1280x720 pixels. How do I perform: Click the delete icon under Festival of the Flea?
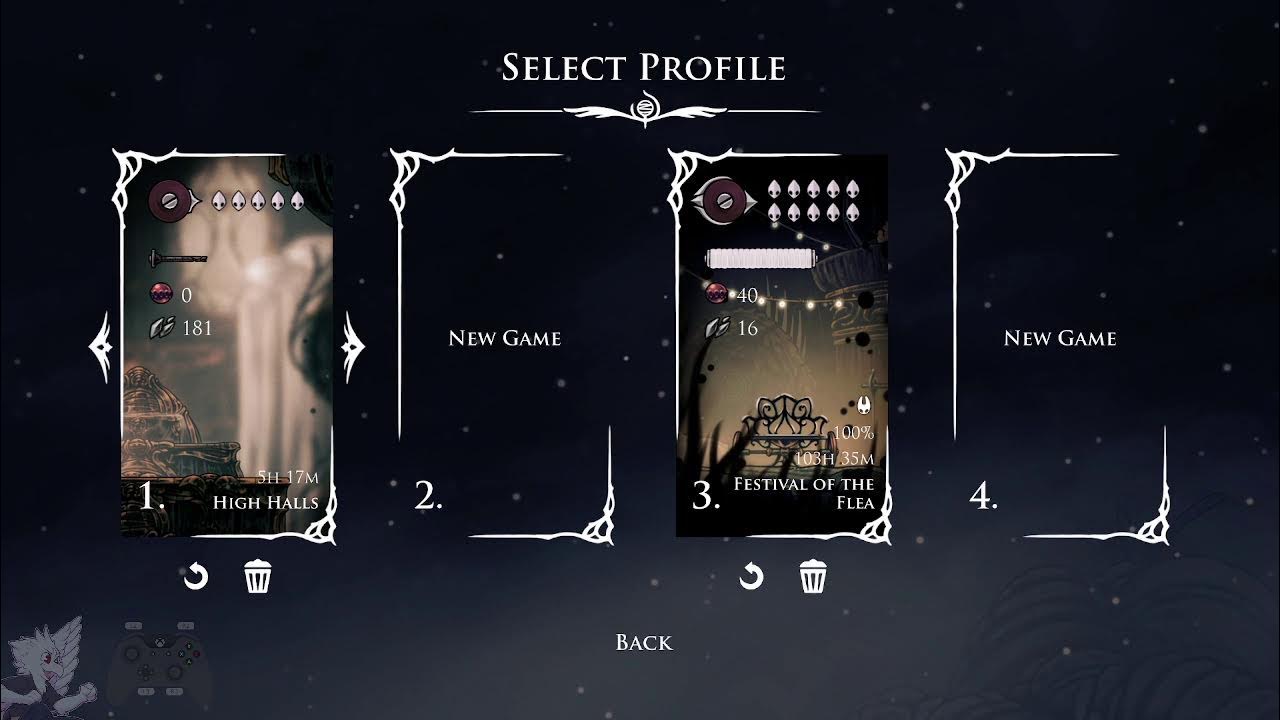click(x=811, y=575)
